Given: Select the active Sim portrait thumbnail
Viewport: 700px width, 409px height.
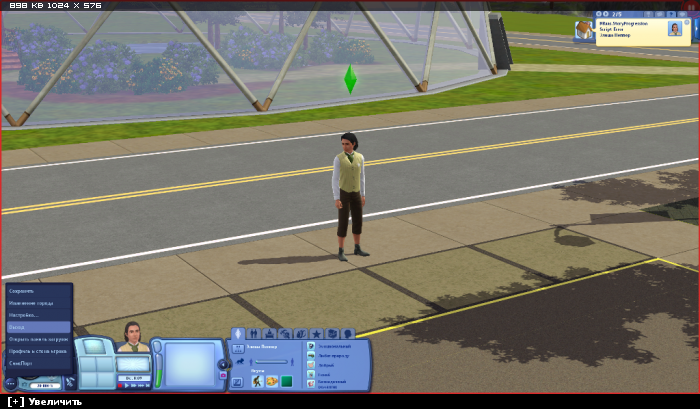Looking at the screenshot, I should (x=132, y=336).
